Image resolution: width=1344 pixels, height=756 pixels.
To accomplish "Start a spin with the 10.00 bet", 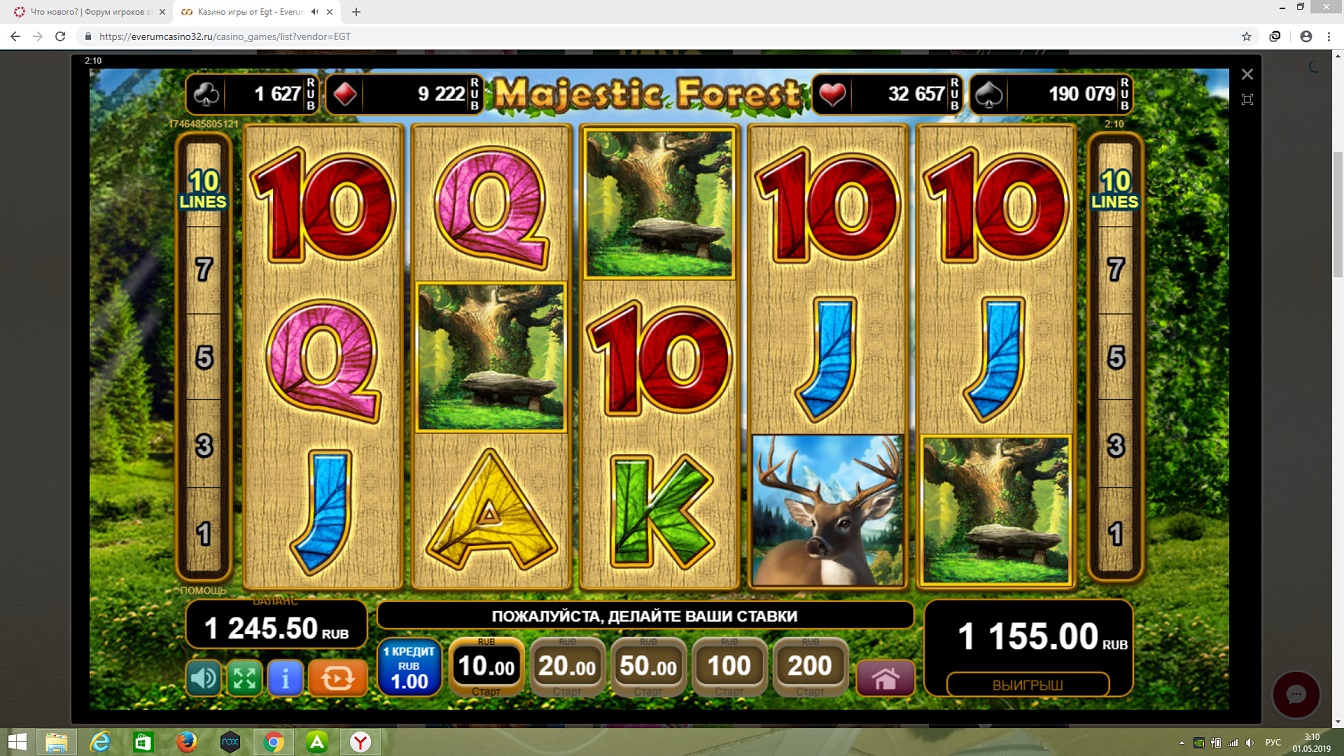I will pyautogui.click(x=486, y=666).
